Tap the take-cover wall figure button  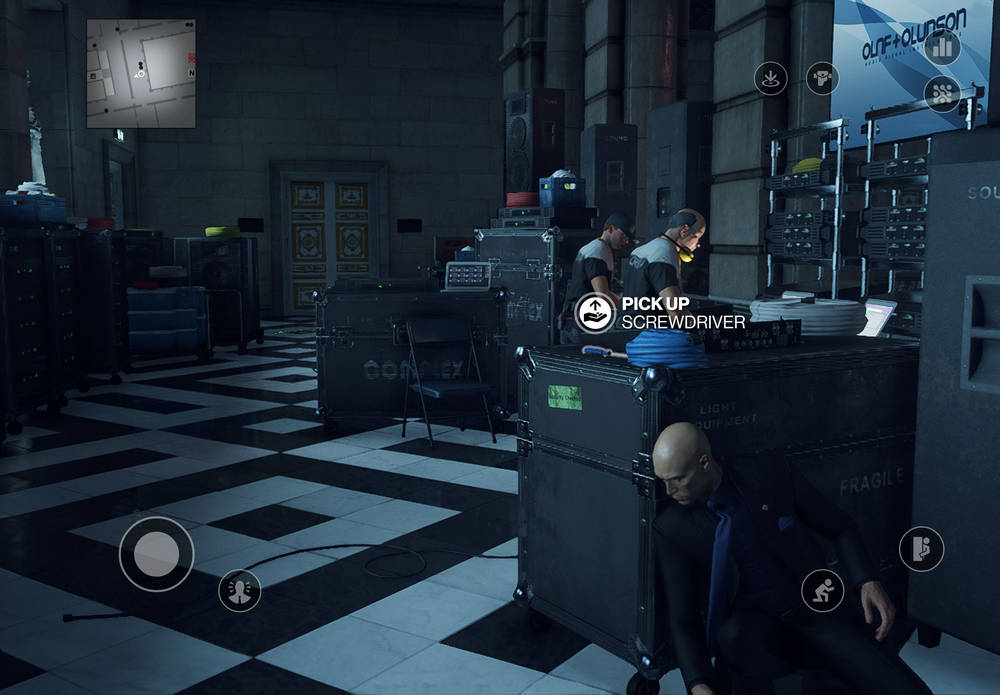coord(921,549)
